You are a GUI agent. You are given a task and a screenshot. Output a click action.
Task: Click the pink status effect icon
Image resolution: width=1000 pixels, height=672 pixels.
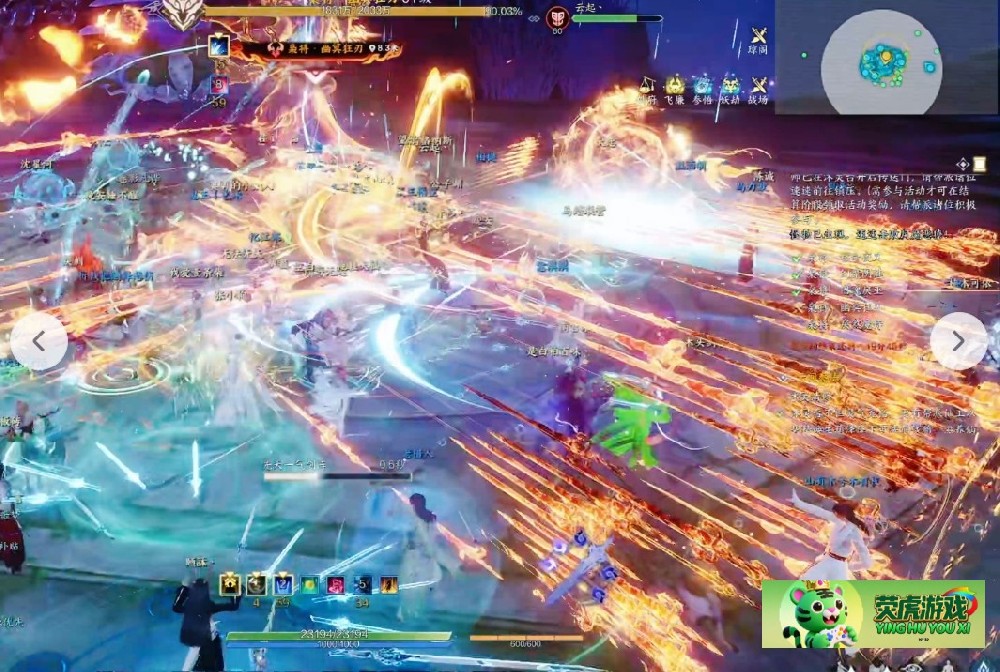point(336,584)
